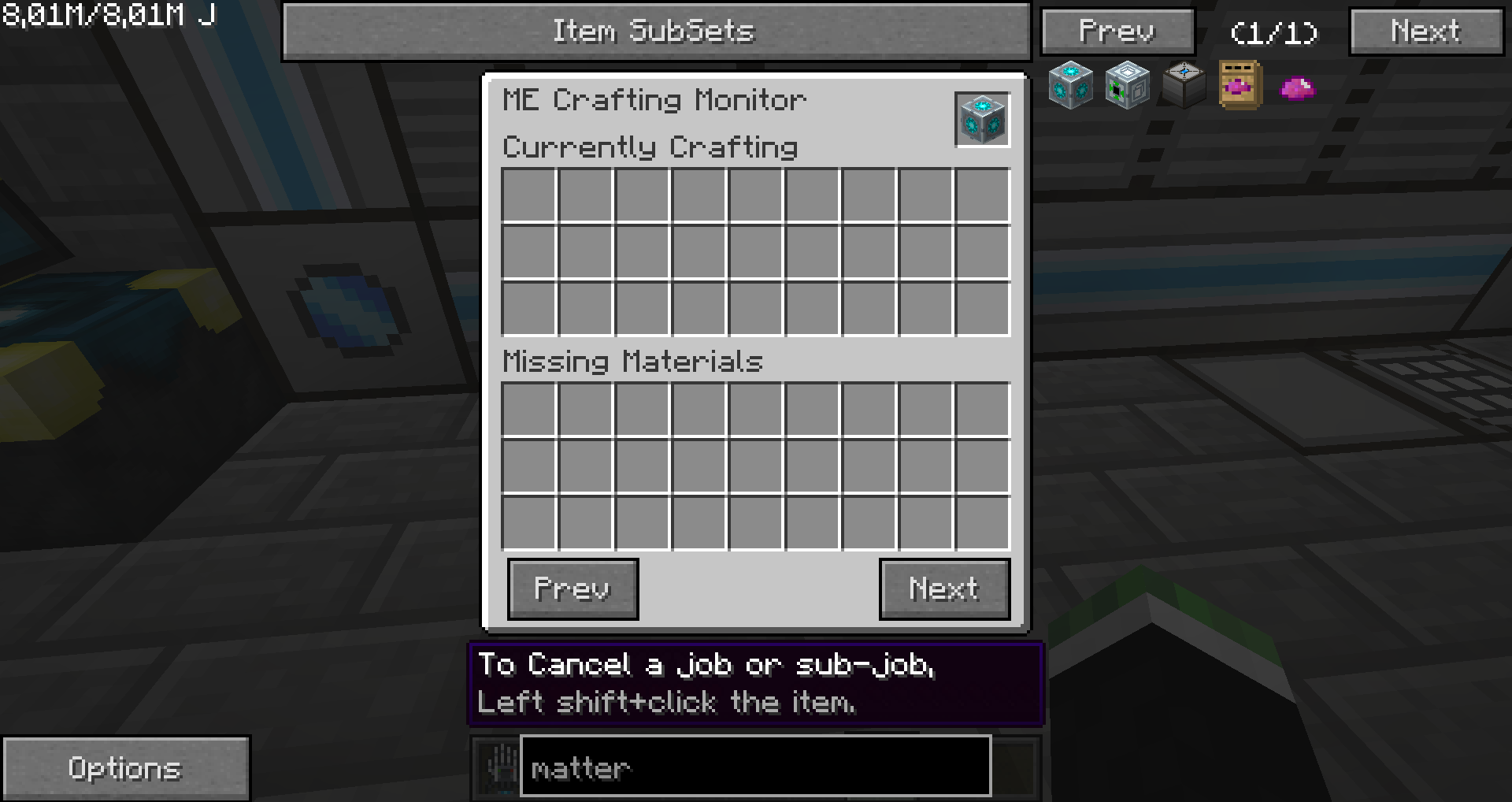Image resolution: width=1512 pixels, height=802 pixels.
Task: Select the dark block with blue cross top
Action: click(1184, 84)
